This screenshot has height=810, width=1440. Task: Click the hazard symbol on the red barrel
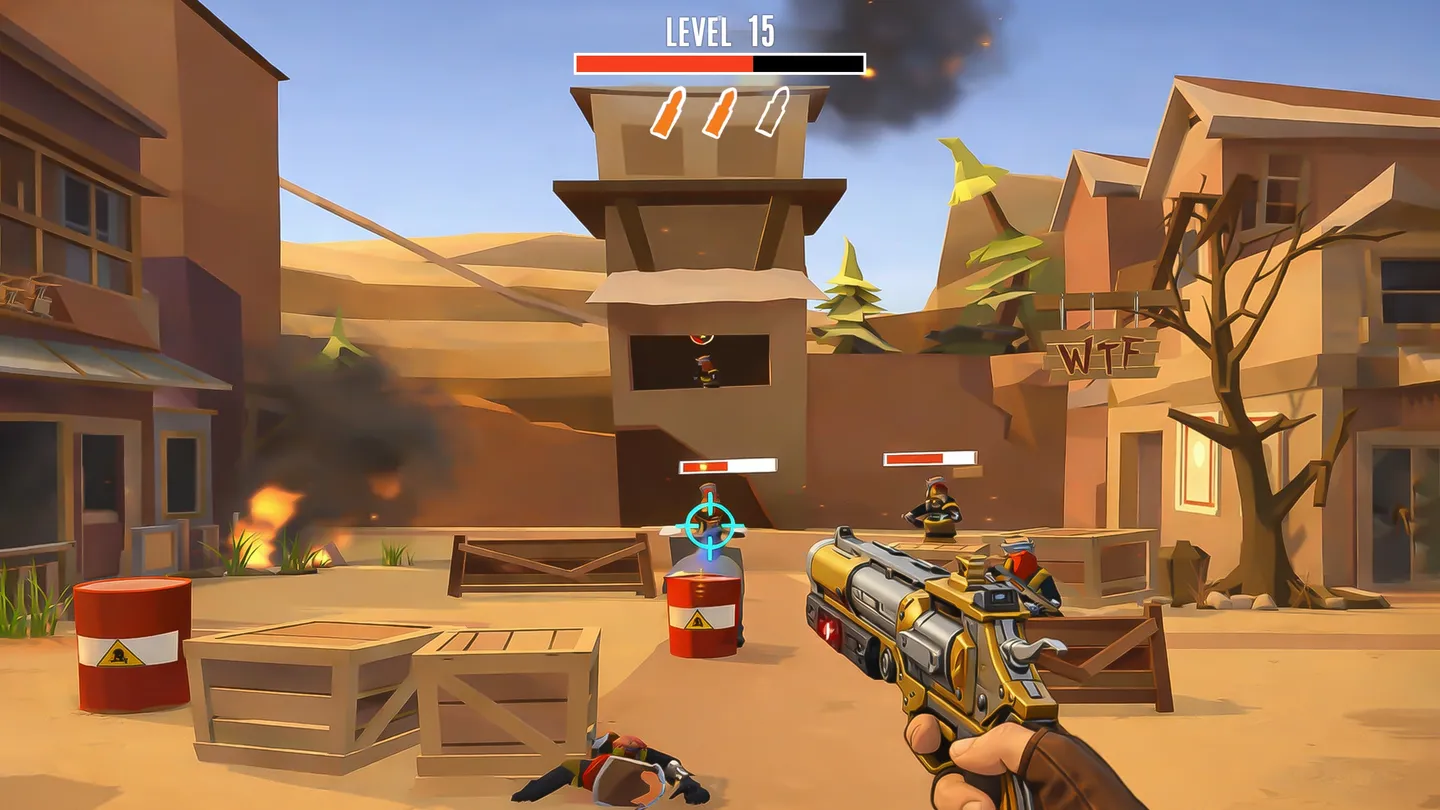coord(120,651)
